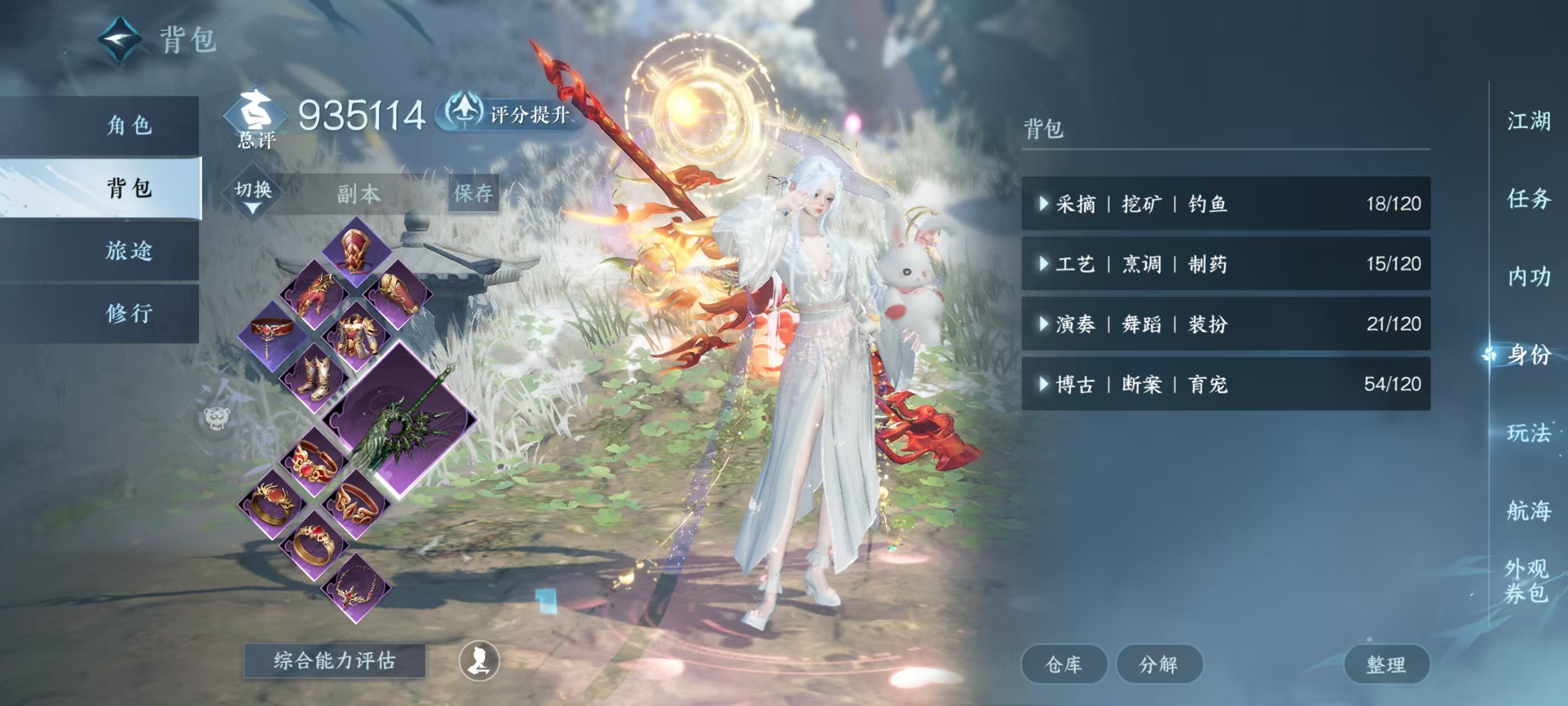This screenshot has height=706, width=1568.
Task: Expand the 演奏 | 舞蹈 | 装扮 category
Action: [x=1225, y=324]
